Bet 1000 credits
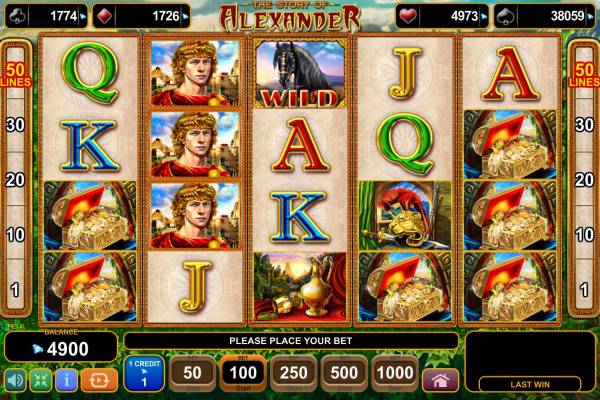The image size is (600, 400). point(396,373)
